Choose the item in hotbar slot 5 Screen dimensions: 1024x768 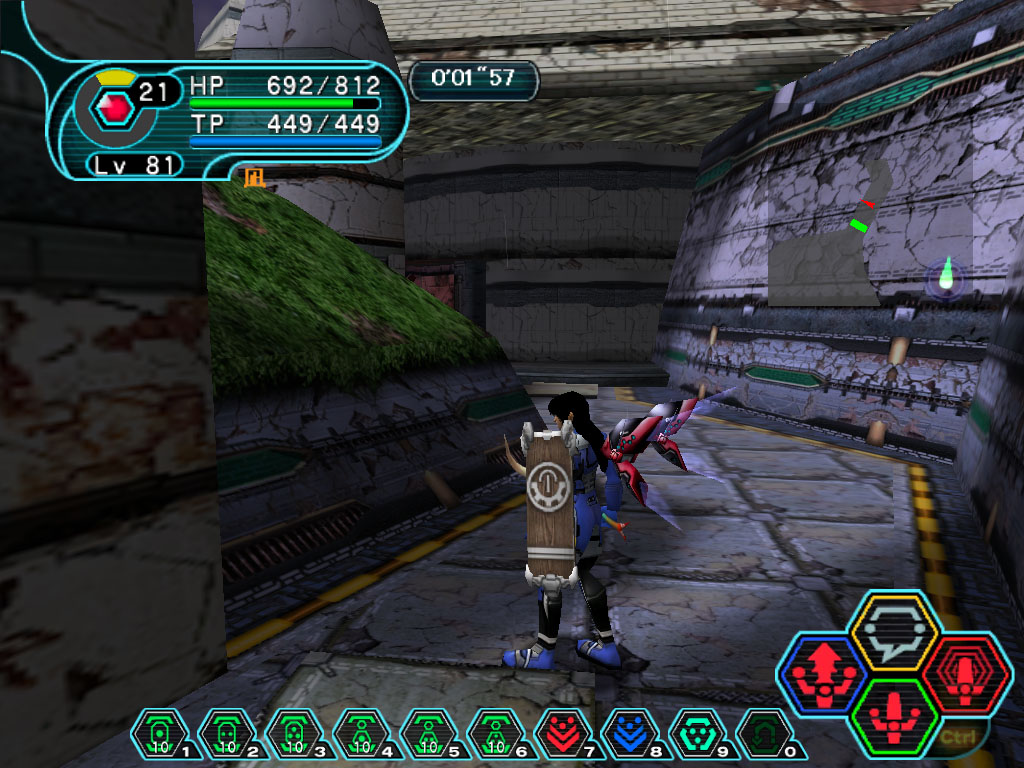click(426, 734)
